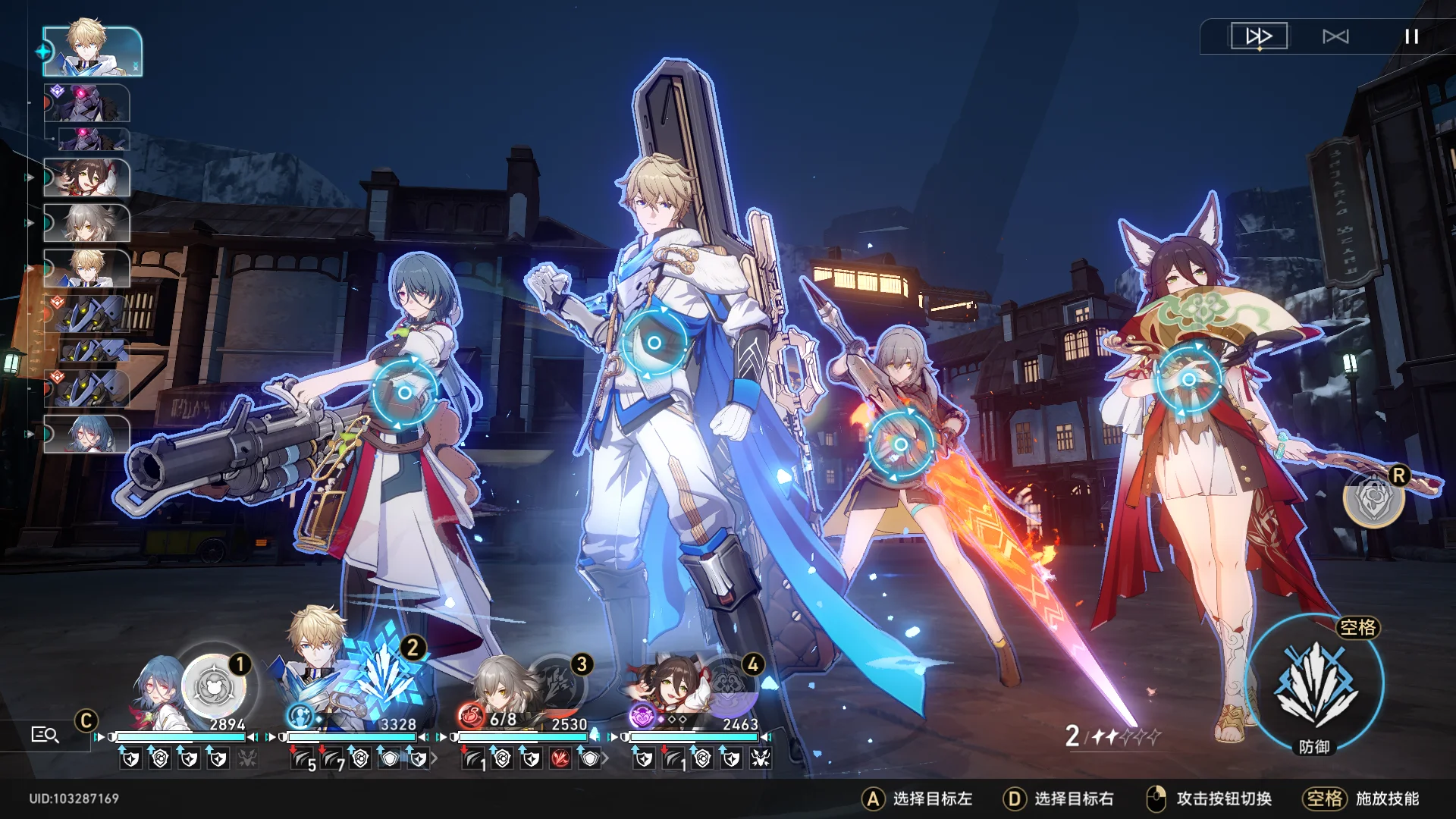Activate Natasha's ultimate numbered 1
This screenshot has width=1456, height=819.
[x=215, y=686]
